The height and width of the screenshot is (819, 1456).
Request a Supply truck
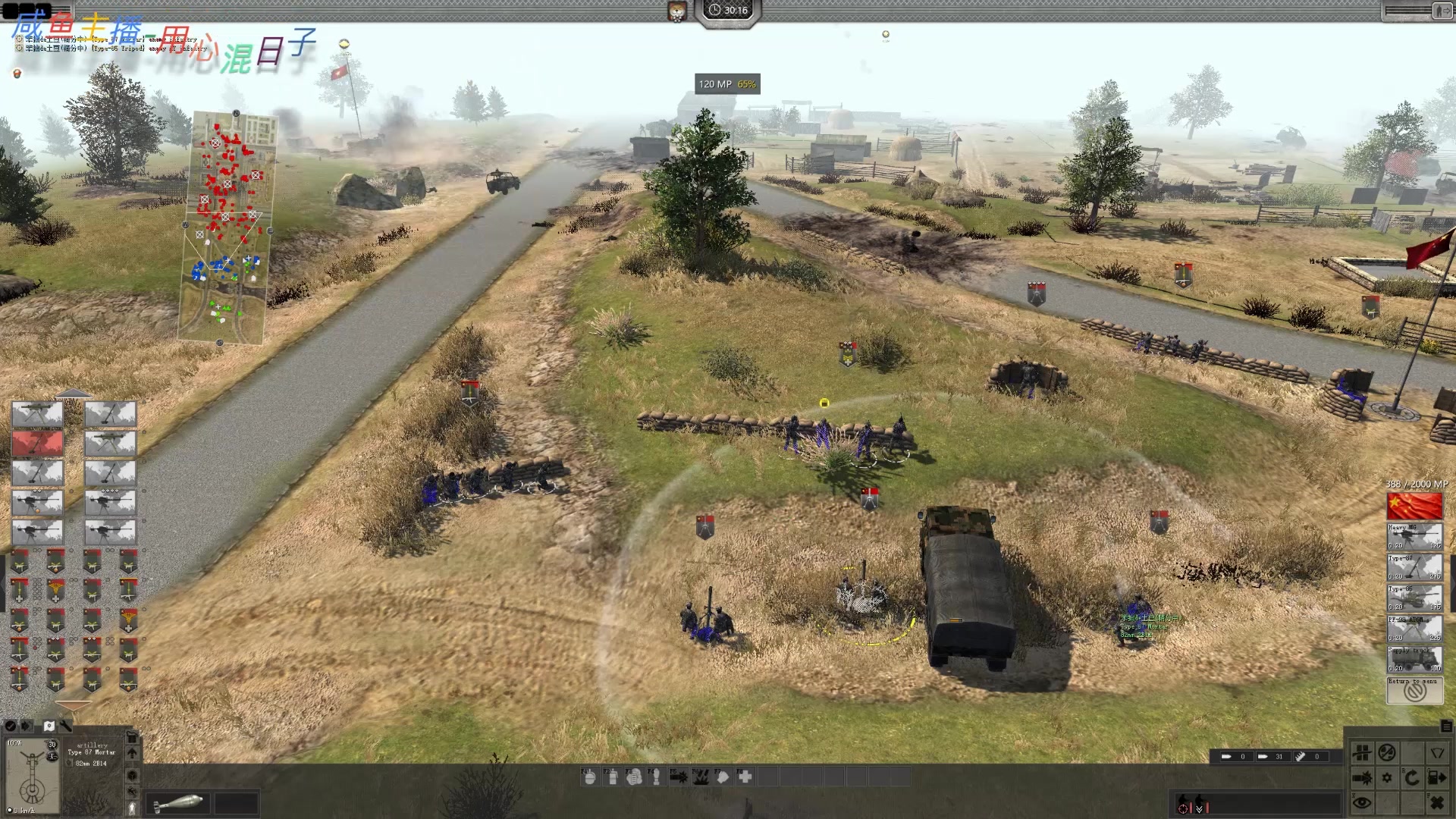[x=1414, y=659]
